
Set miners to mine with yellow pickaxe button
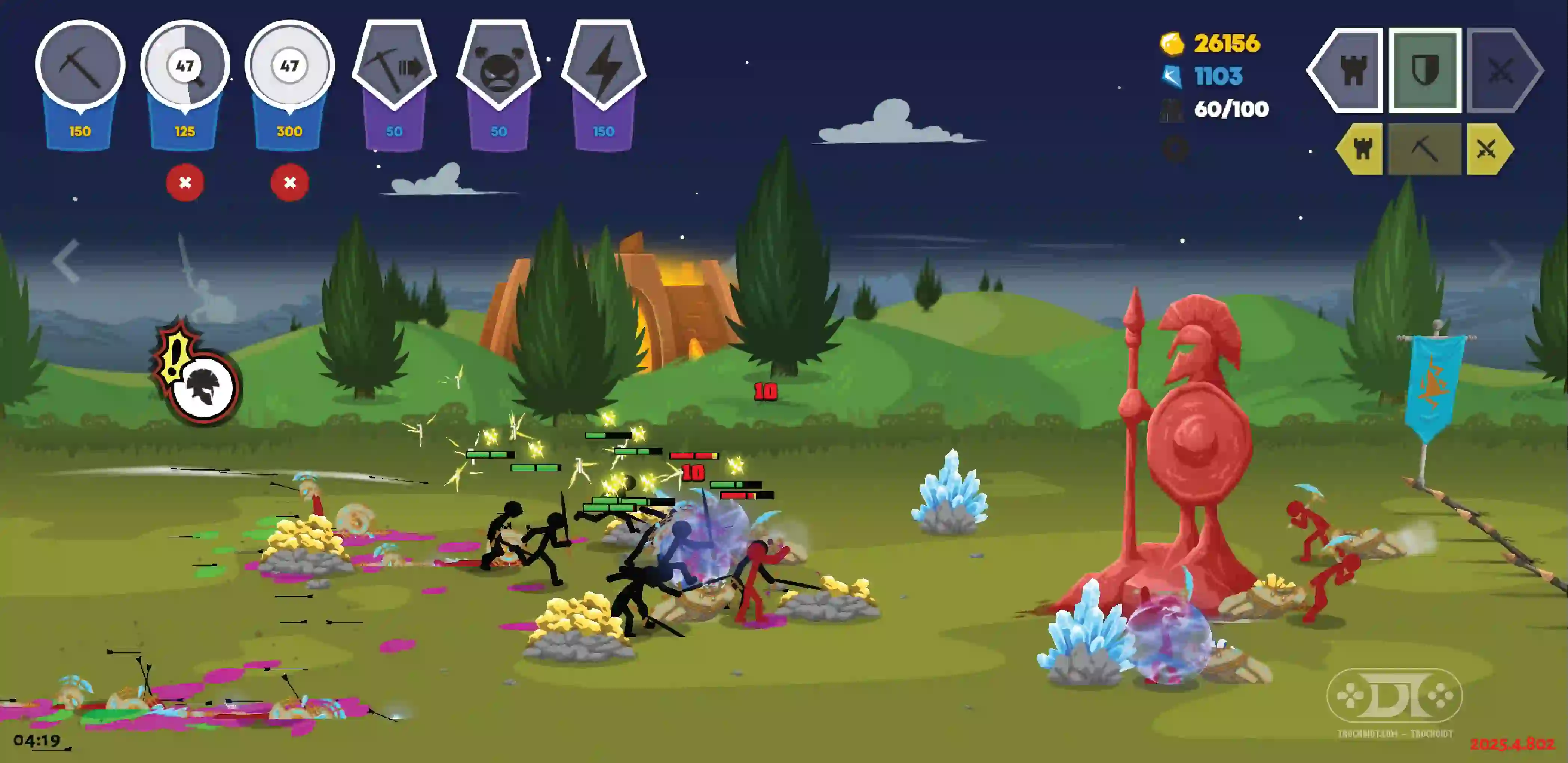(1424, 149)
